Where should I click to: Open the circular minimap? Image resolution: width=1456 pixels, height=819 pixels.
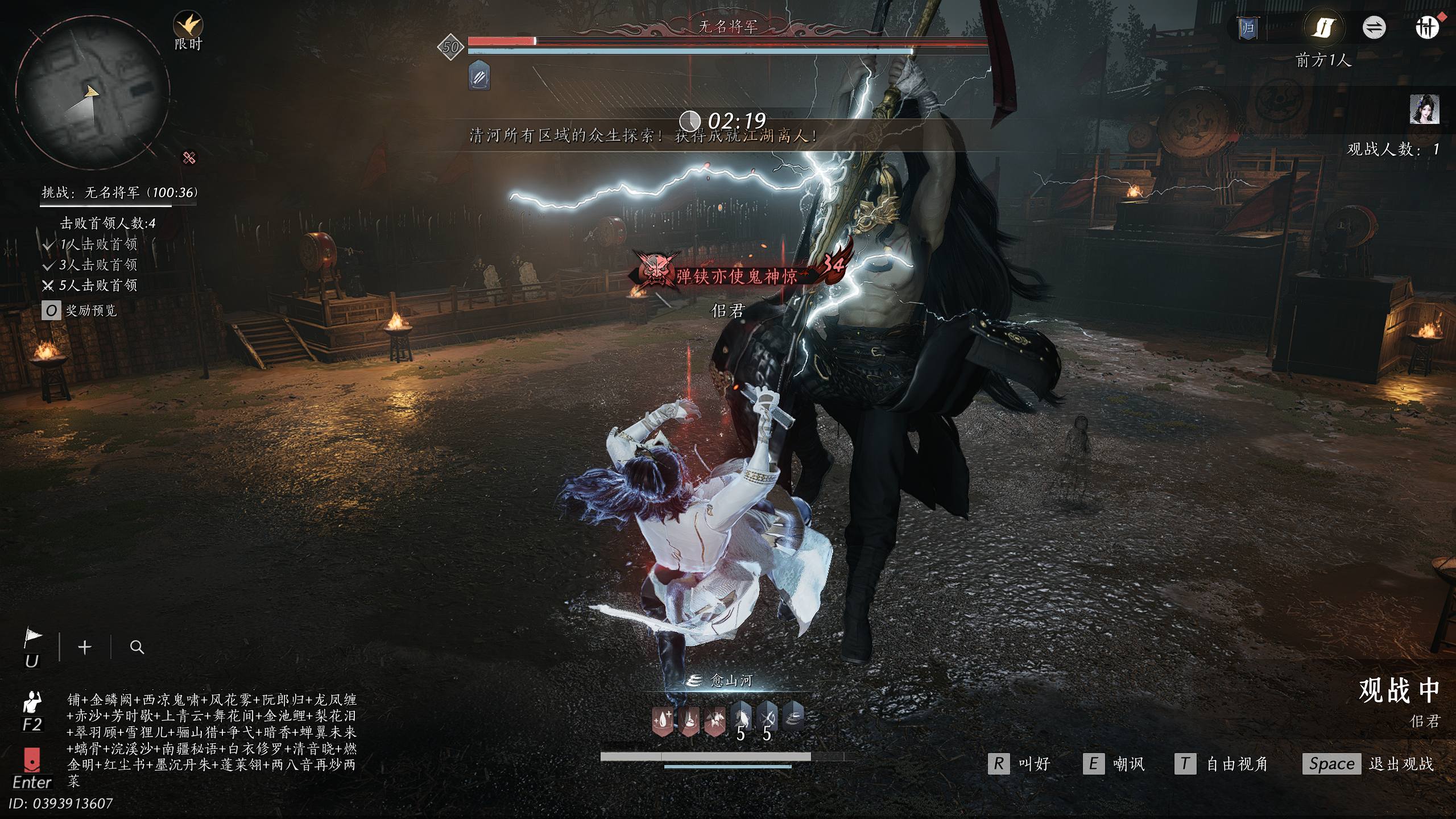click(x=92, y=93)
